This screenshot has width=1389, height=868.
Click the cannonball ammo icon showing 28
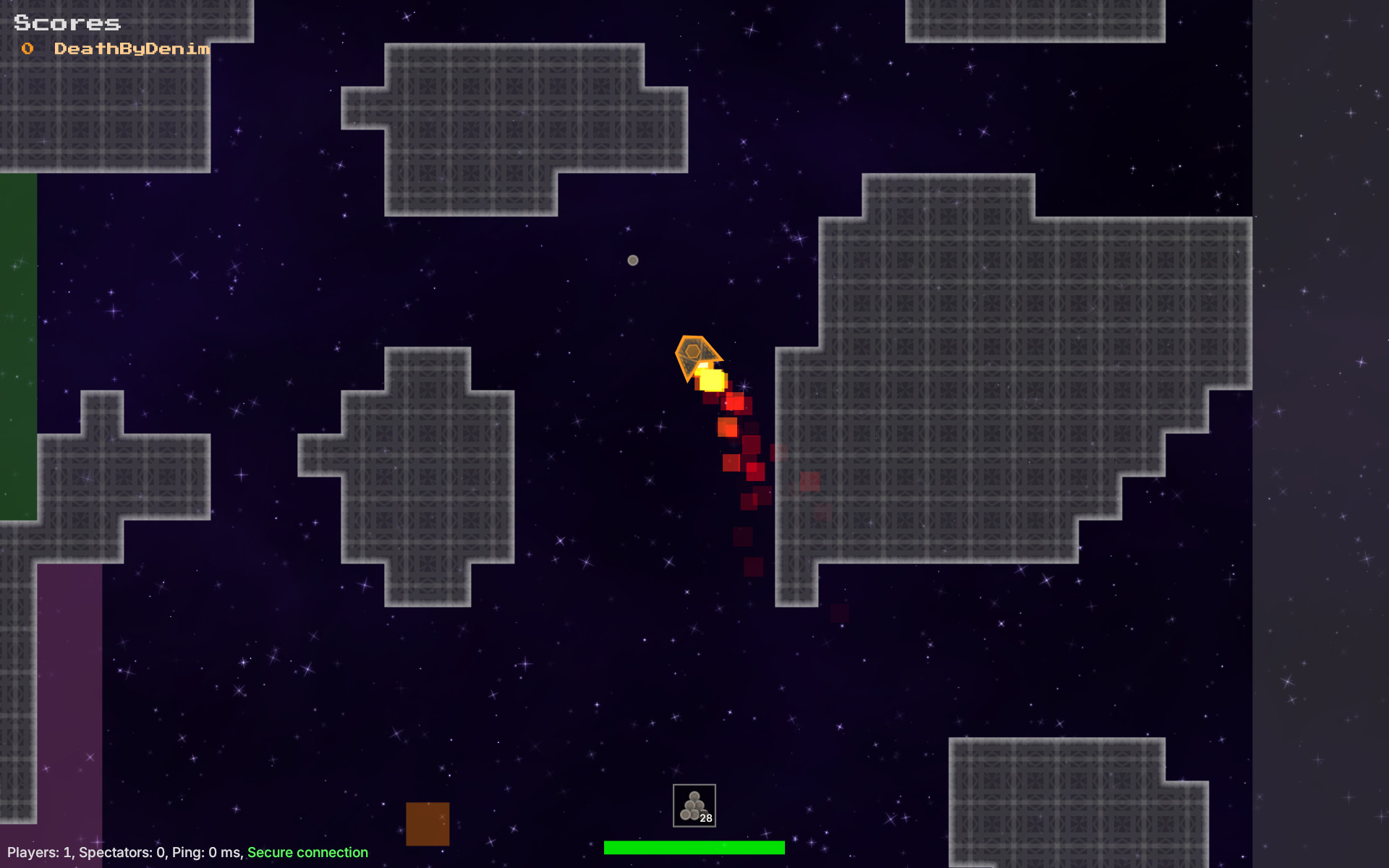(x=693, y=804)
